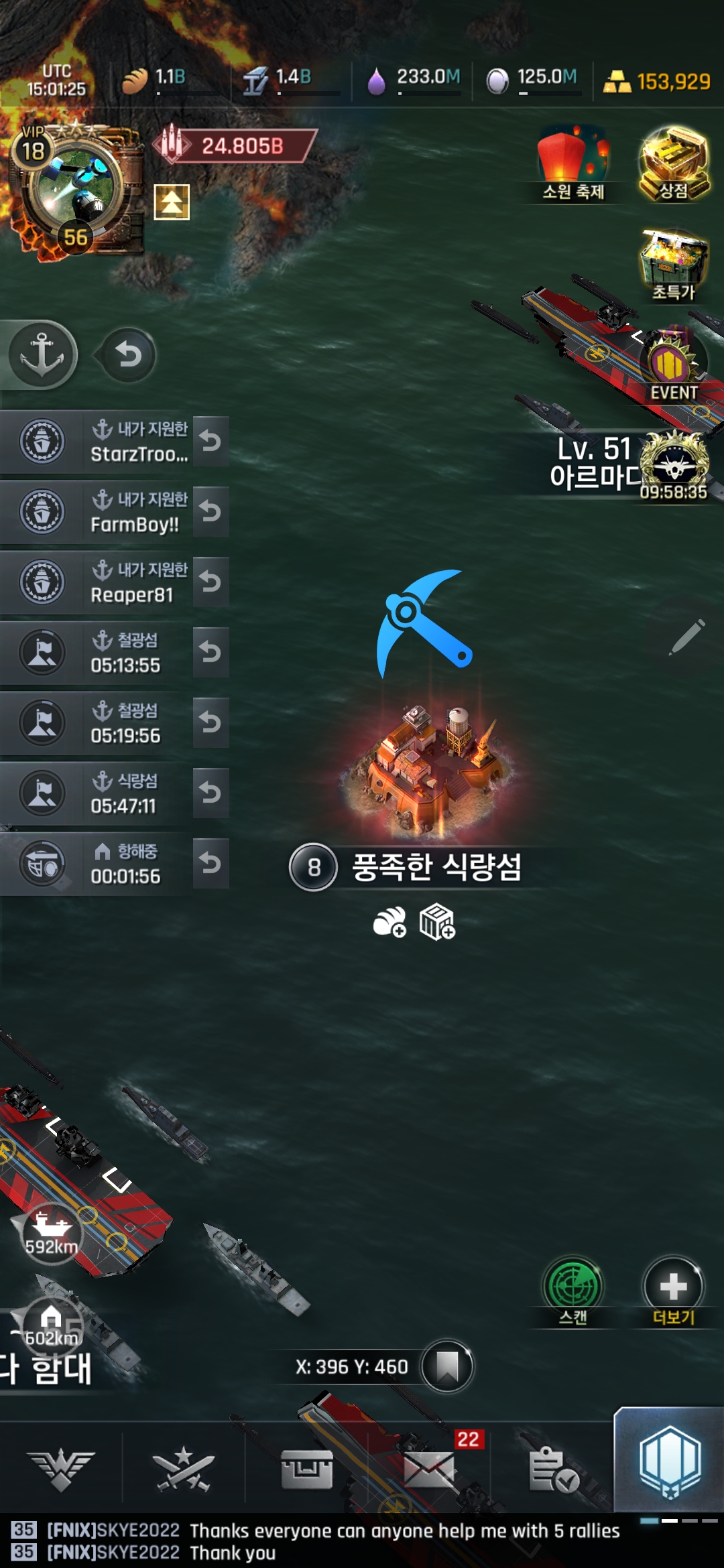Activate the 스캔 radar scan
The image size is (724, 1568).
pos(573,1287)
